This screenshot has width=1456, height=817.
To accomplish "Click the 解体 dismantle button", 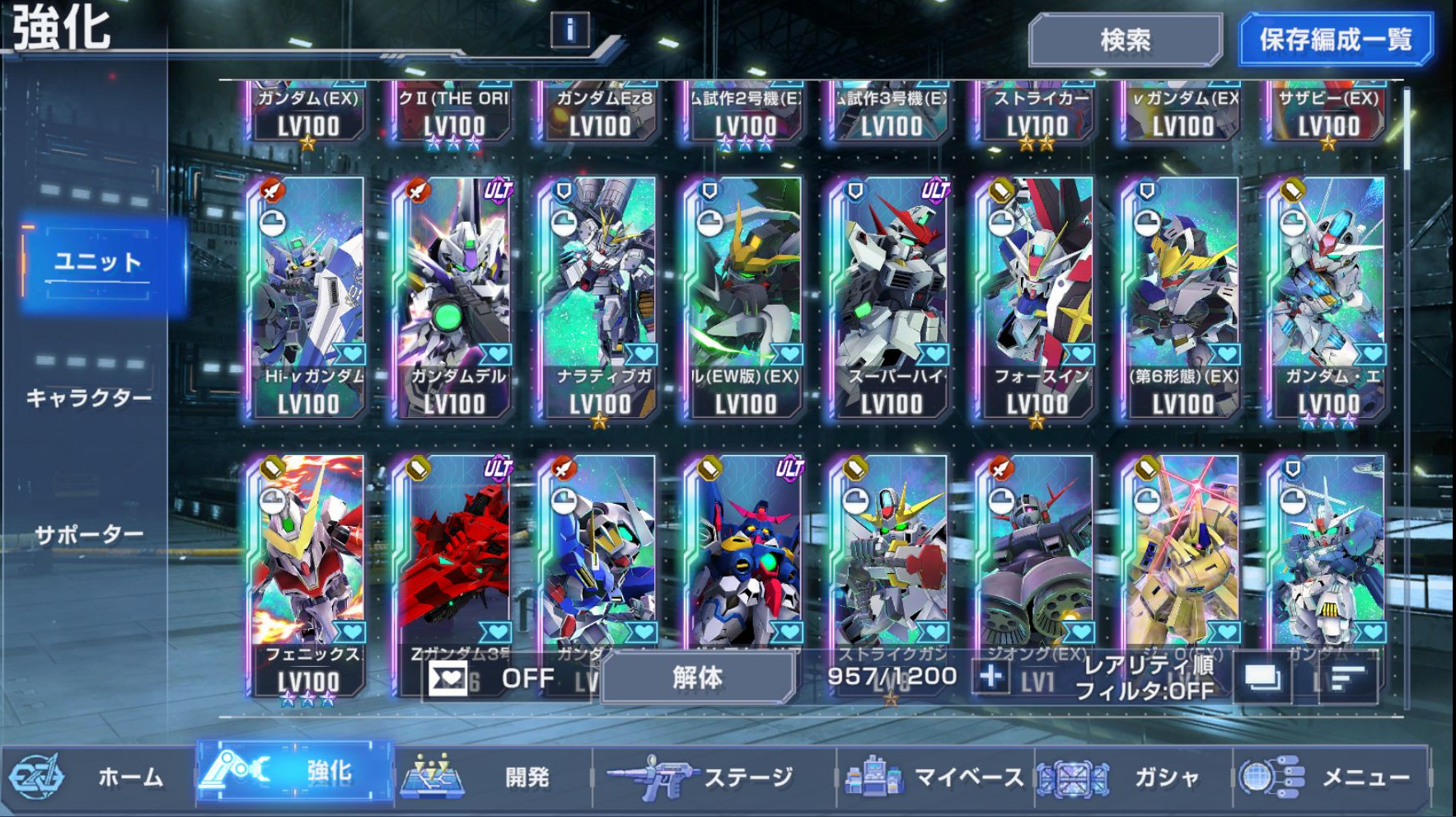I will [697, 678].
